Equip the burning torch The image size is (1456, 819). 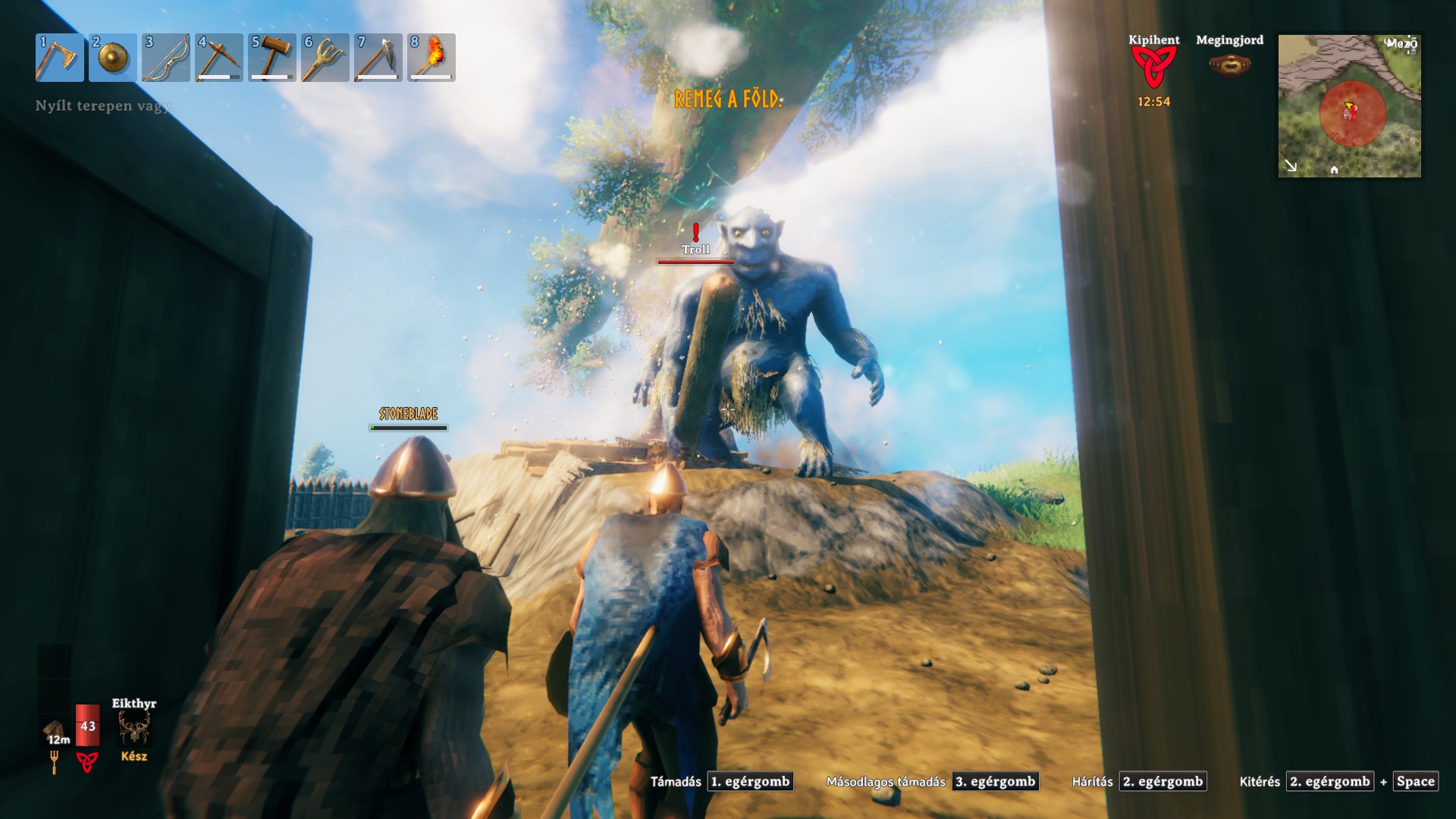pyautogui.click(x=431, y=58)
